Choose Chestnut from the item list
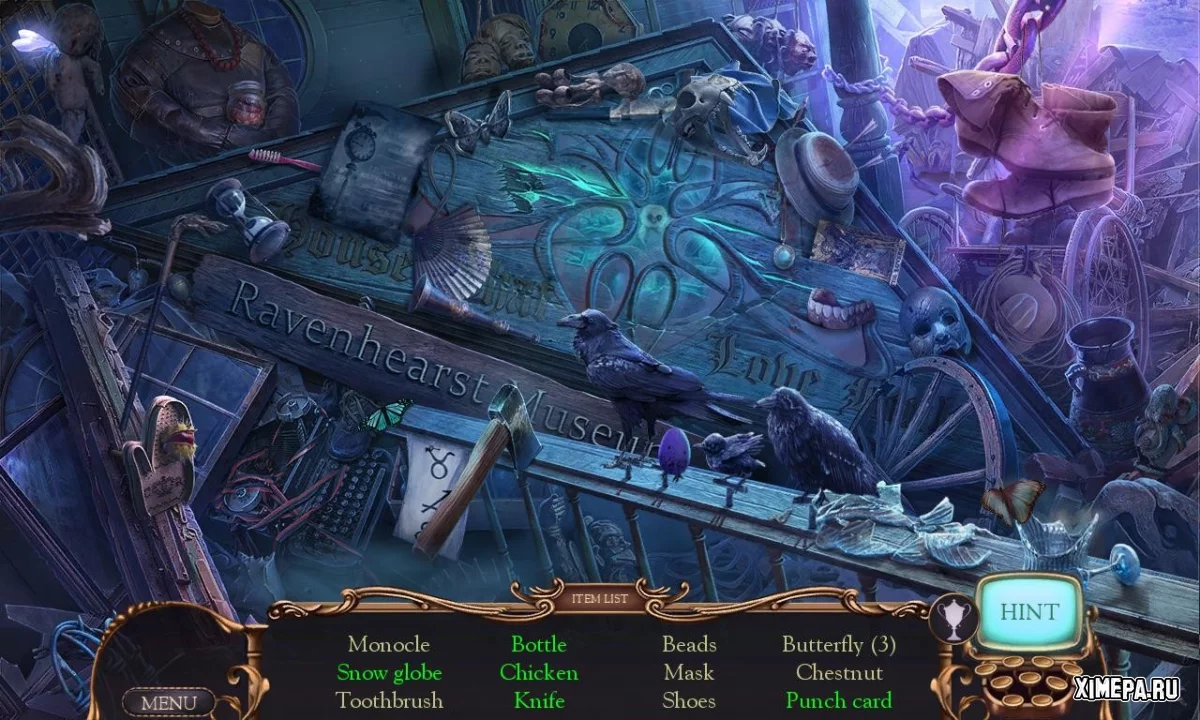This screenshot has width=1200, height=720. 838,672
